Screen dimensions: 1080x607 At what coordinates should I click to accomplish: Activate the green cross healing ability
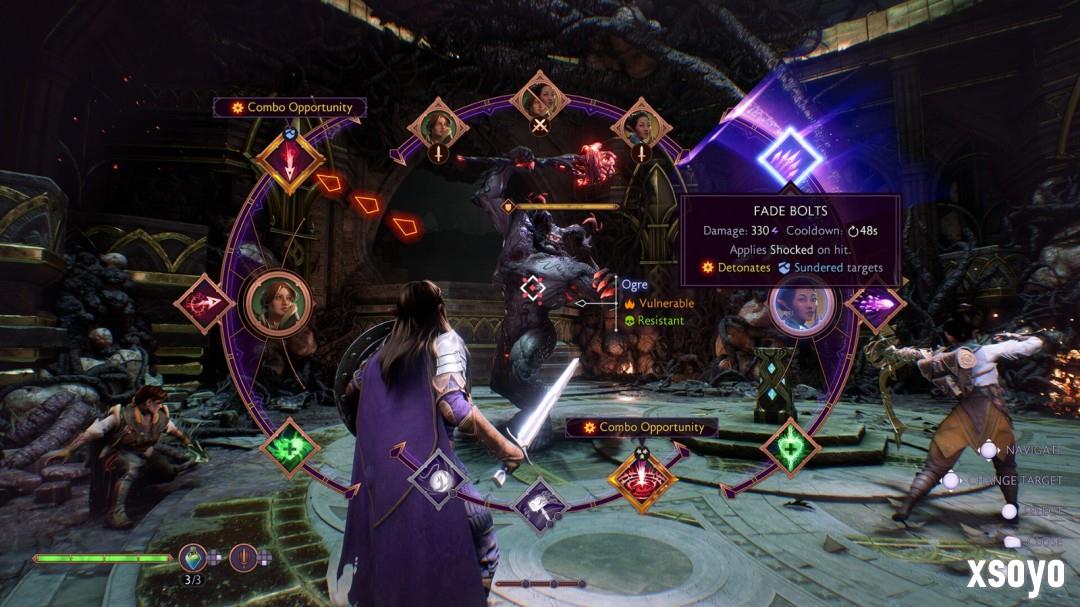290,447
